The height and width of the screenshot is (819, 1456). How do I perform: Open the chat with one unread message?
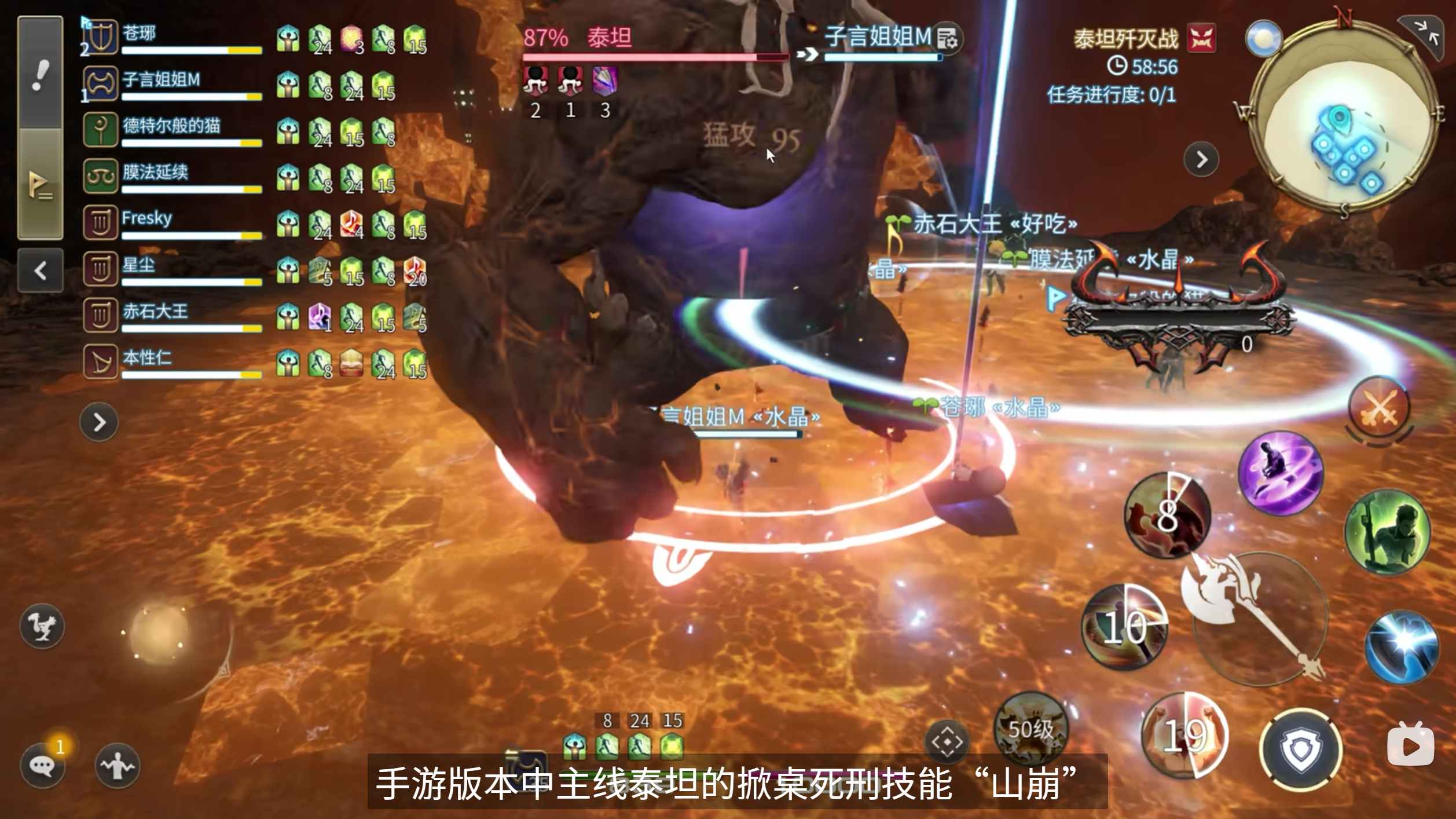point(42,766)
